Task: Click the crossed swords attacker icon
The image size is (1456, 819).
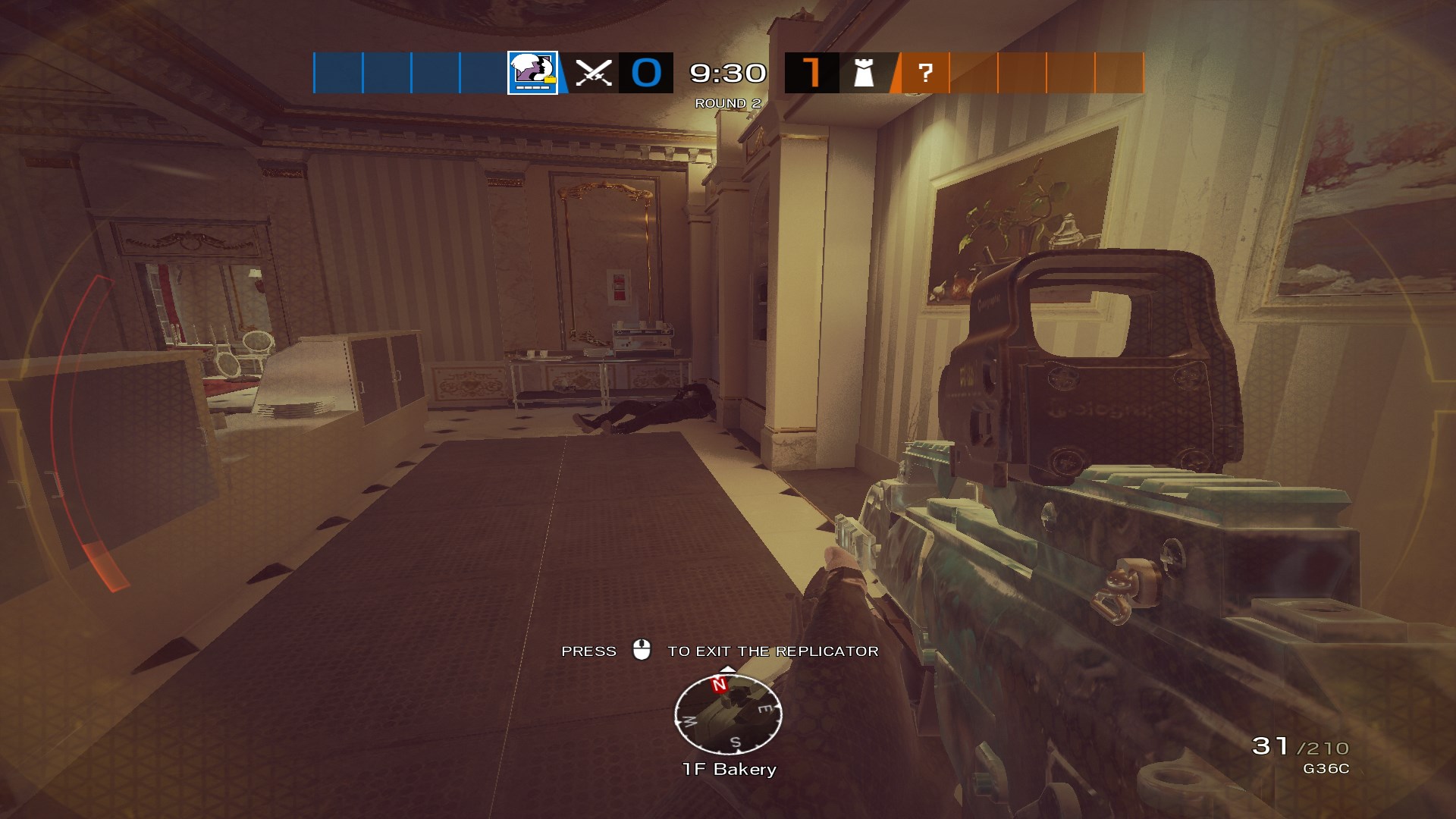Action: (593, 74)
